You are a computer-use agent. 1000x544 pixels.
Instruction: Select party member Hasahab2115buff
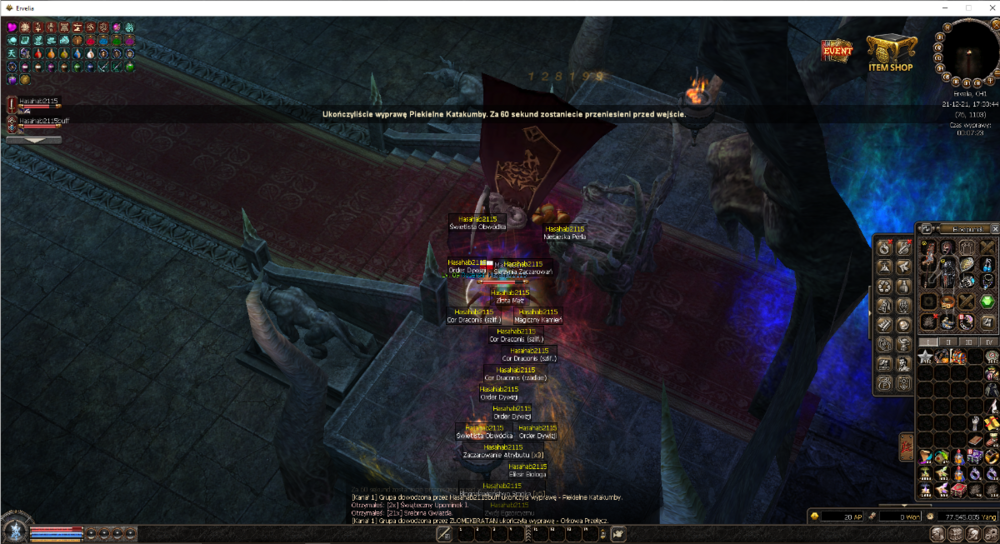pos(38,121)
